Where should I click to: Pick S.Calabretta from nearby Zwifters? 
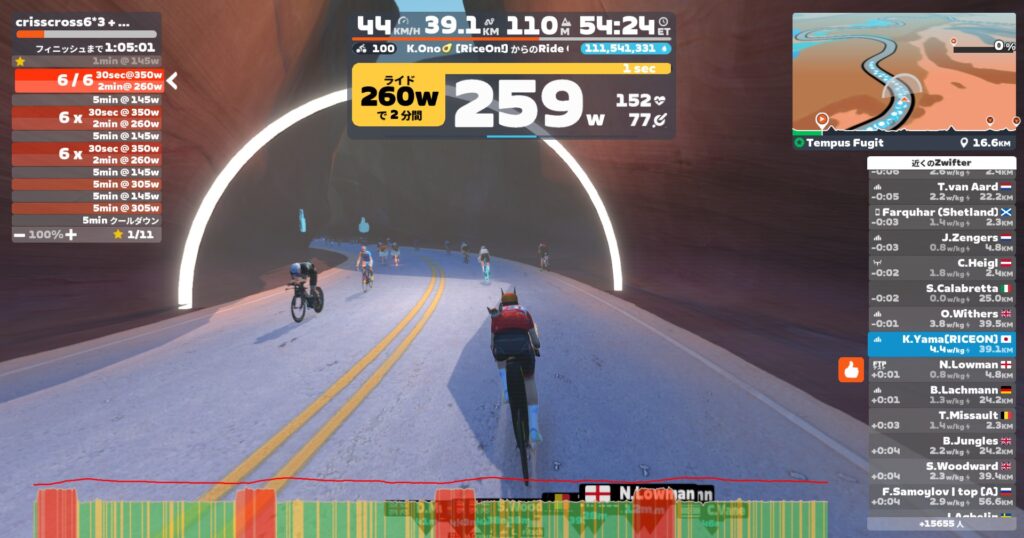[x=941, y=292]
